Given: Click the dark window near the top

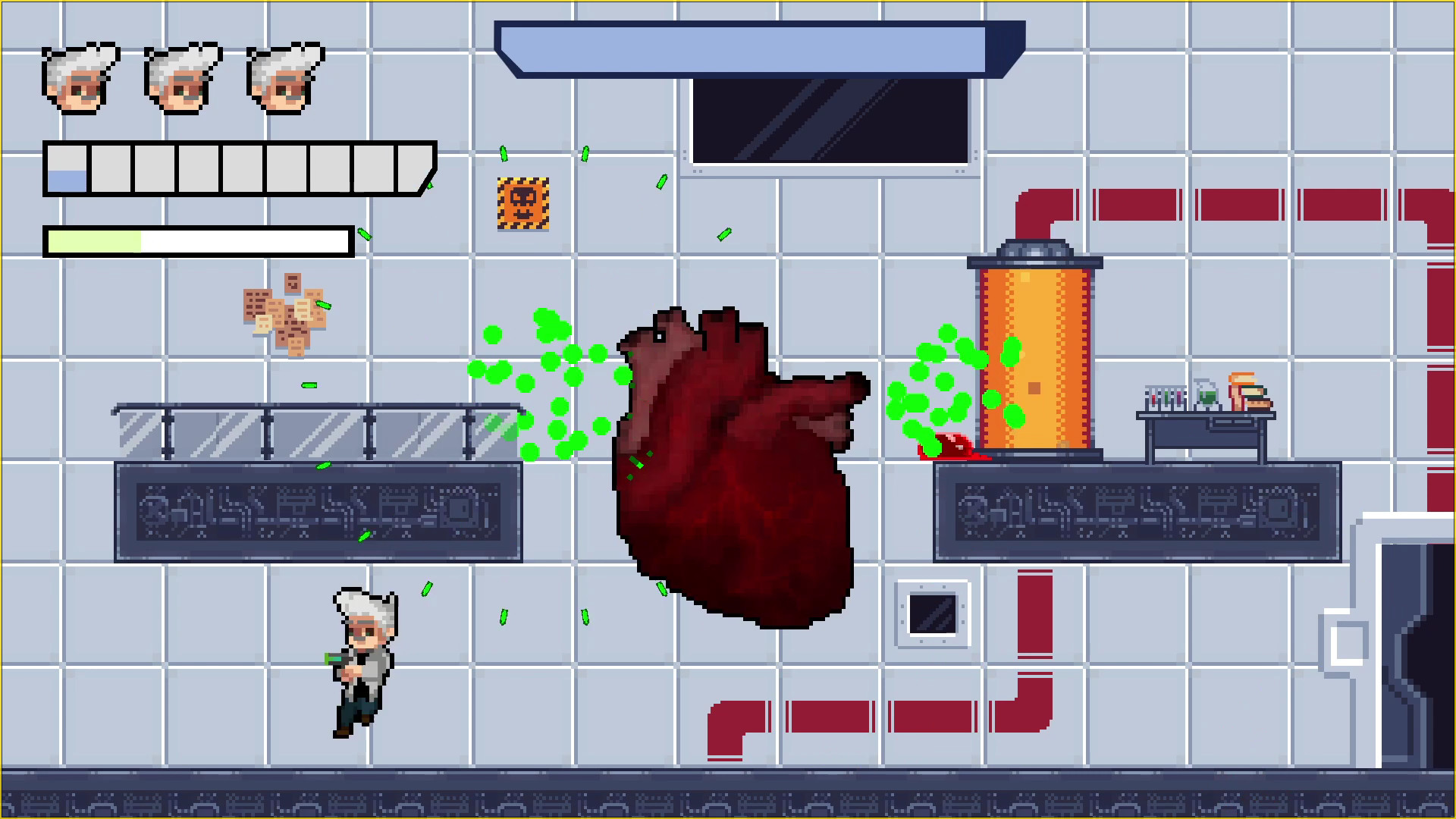Looking at the screenshot, I should click(x=830, y=121).
